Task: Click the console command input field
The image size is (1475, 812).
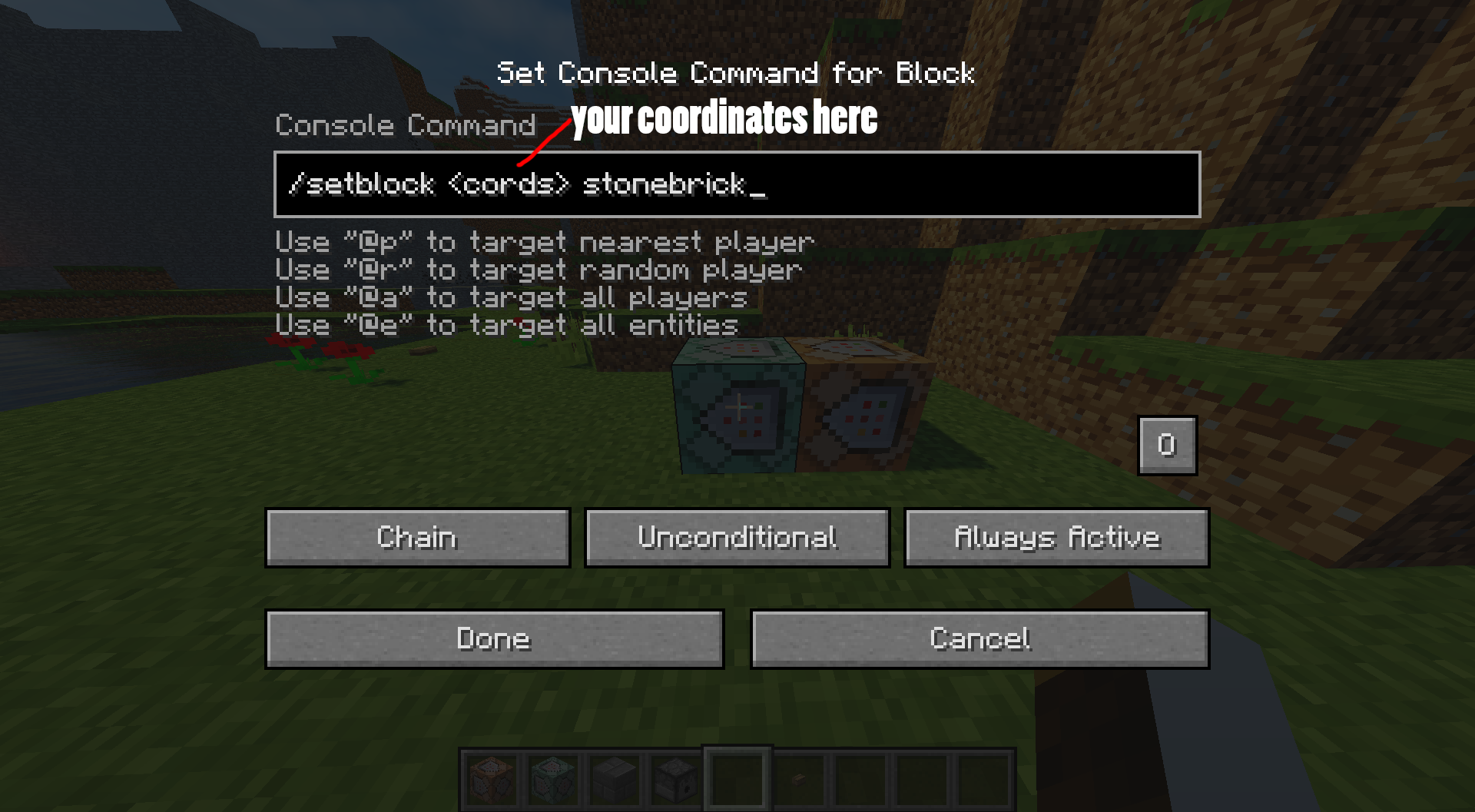Action: 737,186
